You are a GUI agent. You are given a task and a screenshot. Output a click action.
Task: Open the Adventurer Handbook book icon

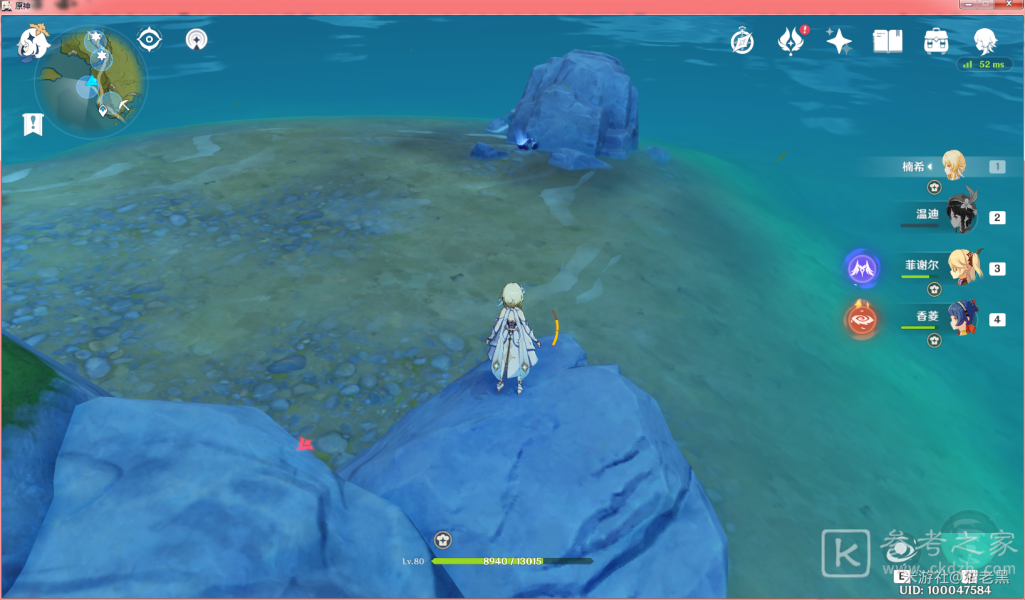(887, 41)
